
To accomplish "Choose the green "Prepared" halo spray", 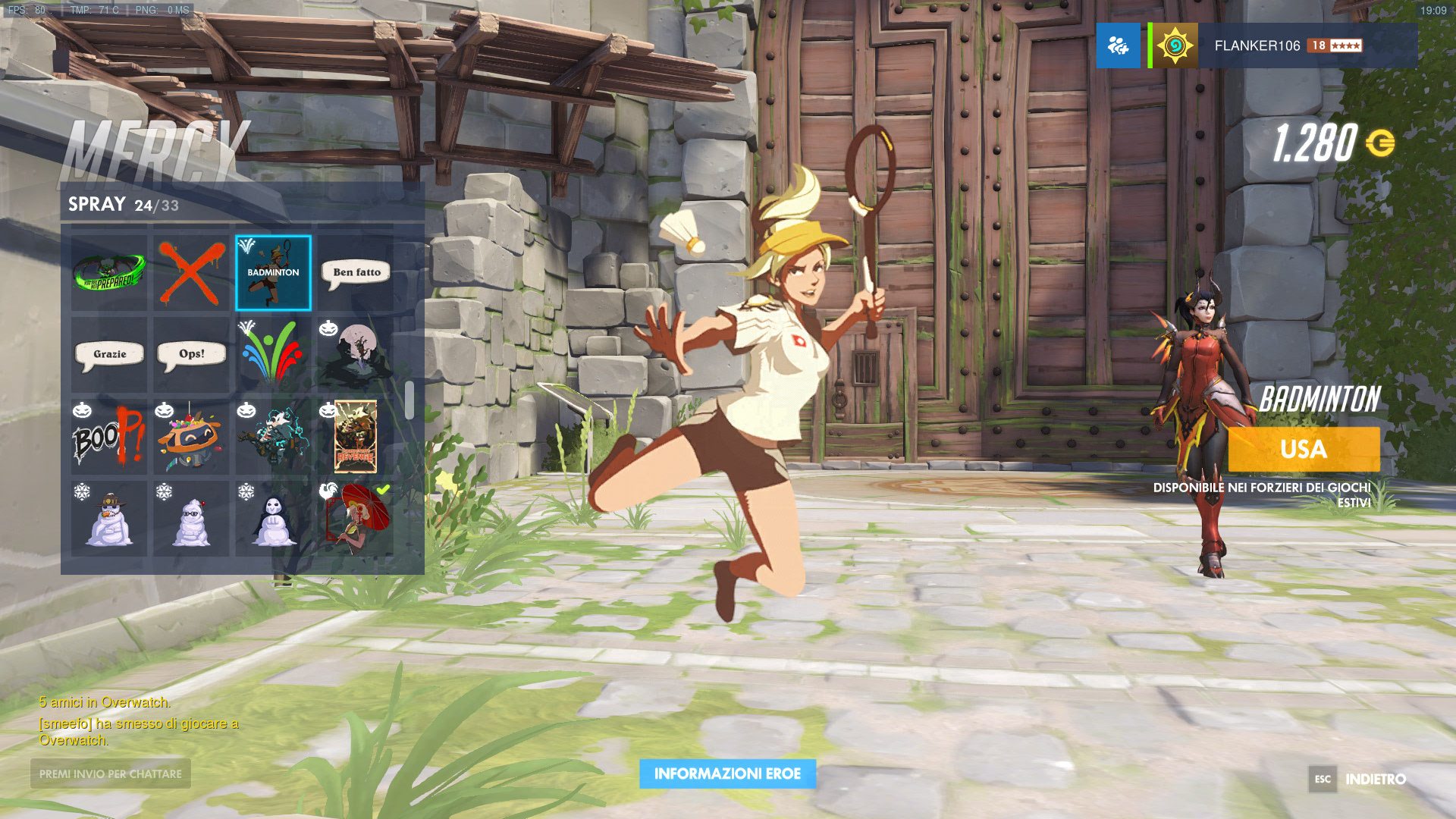I will [x=109, y=272].
